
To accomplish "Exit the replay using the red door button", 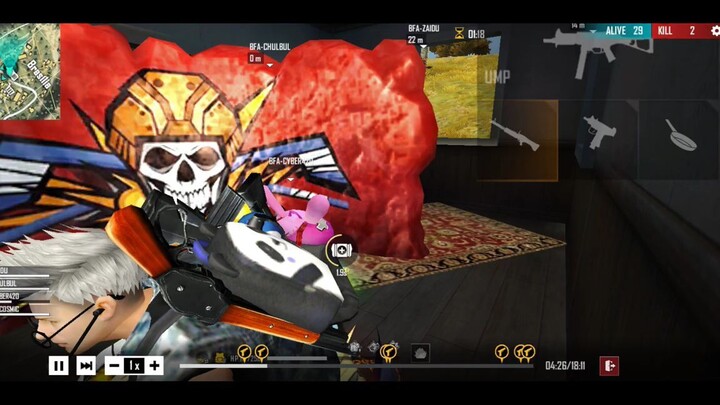I will 609,366.
